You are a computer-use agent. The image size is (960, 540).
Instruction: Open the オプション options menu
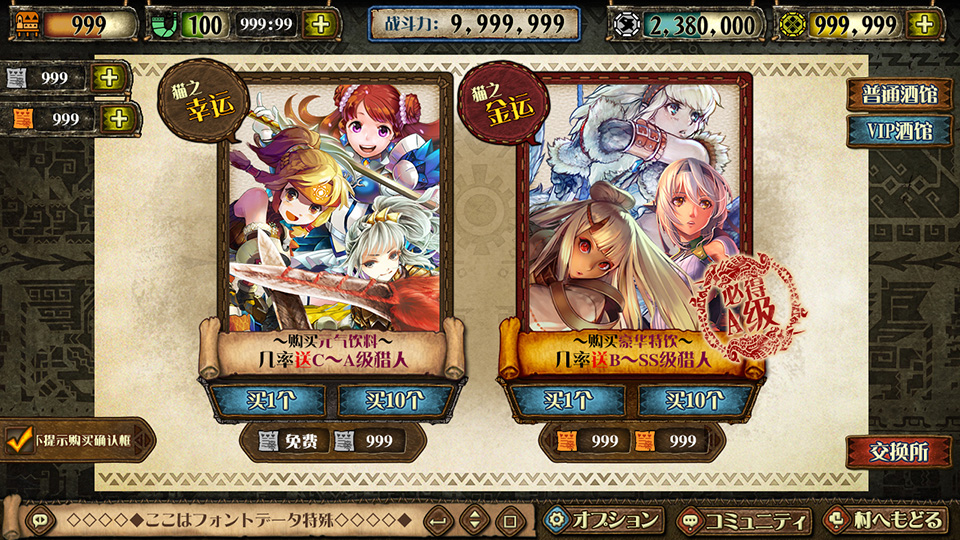tap(604, 520)
